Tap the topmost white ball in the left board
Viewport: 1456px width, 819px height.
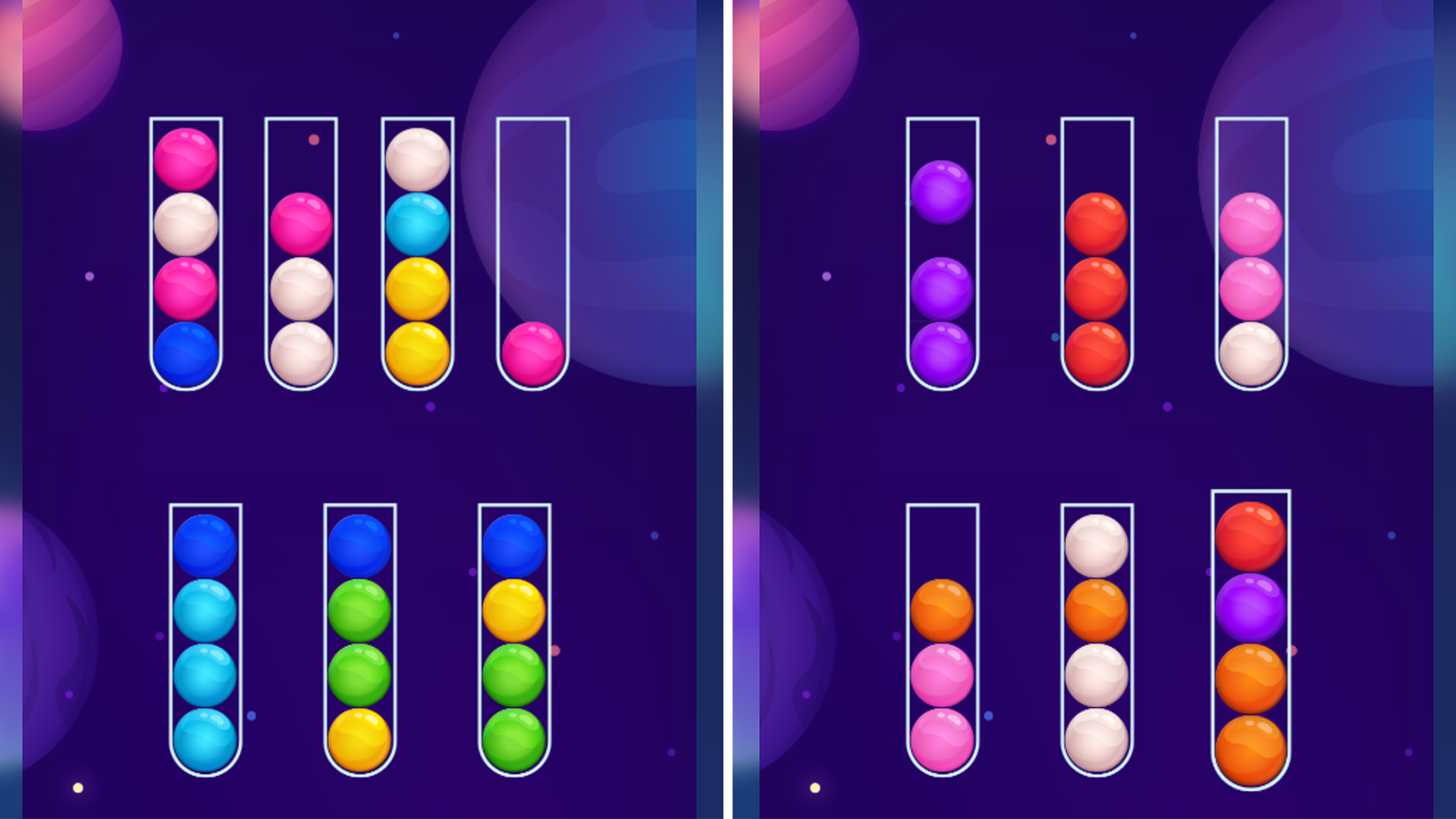[417, 159]
